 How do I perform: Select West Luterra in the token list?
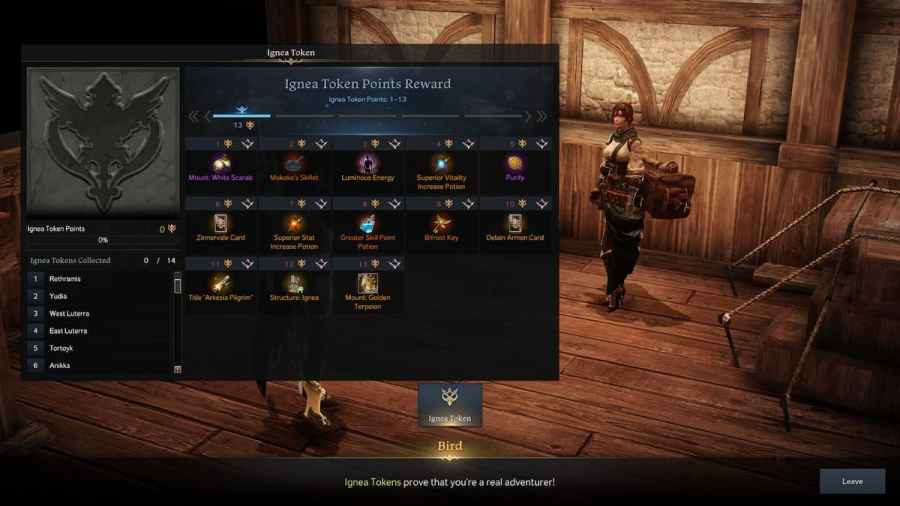(98, 313)
